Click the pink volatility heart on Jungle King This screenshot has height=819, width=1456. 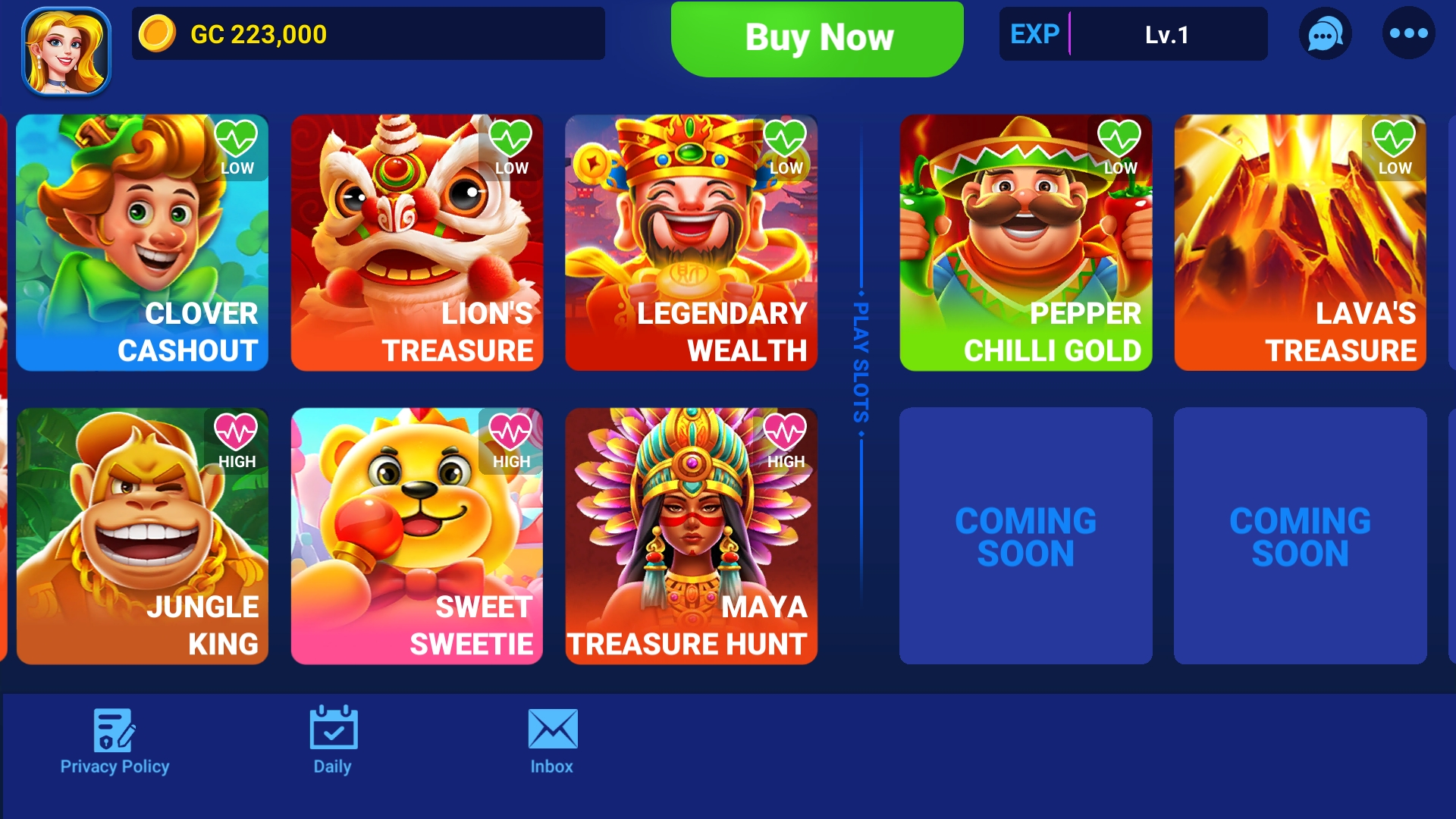[237, 431]
